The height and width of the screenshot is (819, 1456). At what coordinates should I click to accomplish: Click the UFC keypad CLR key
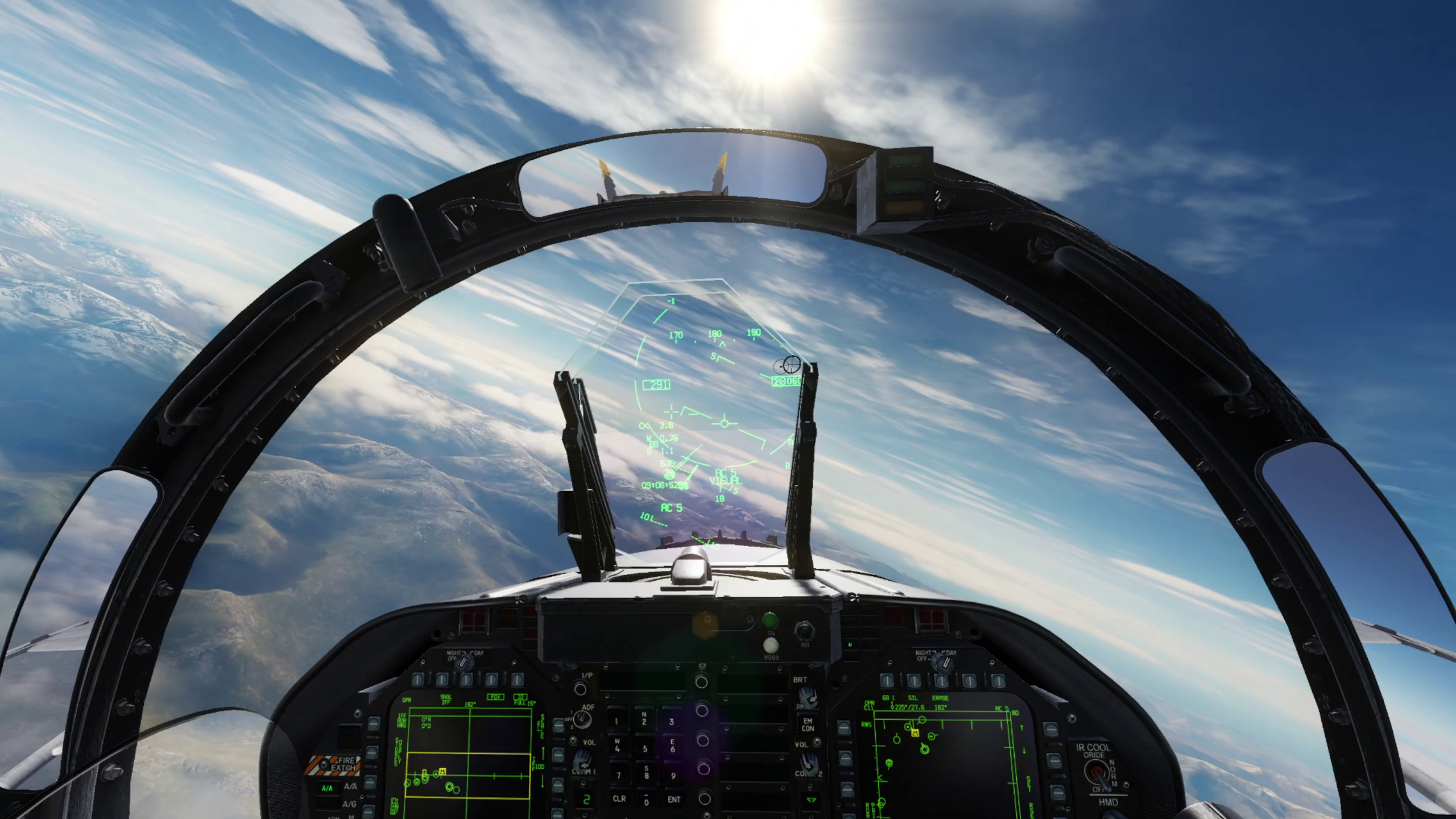(619, 799)
